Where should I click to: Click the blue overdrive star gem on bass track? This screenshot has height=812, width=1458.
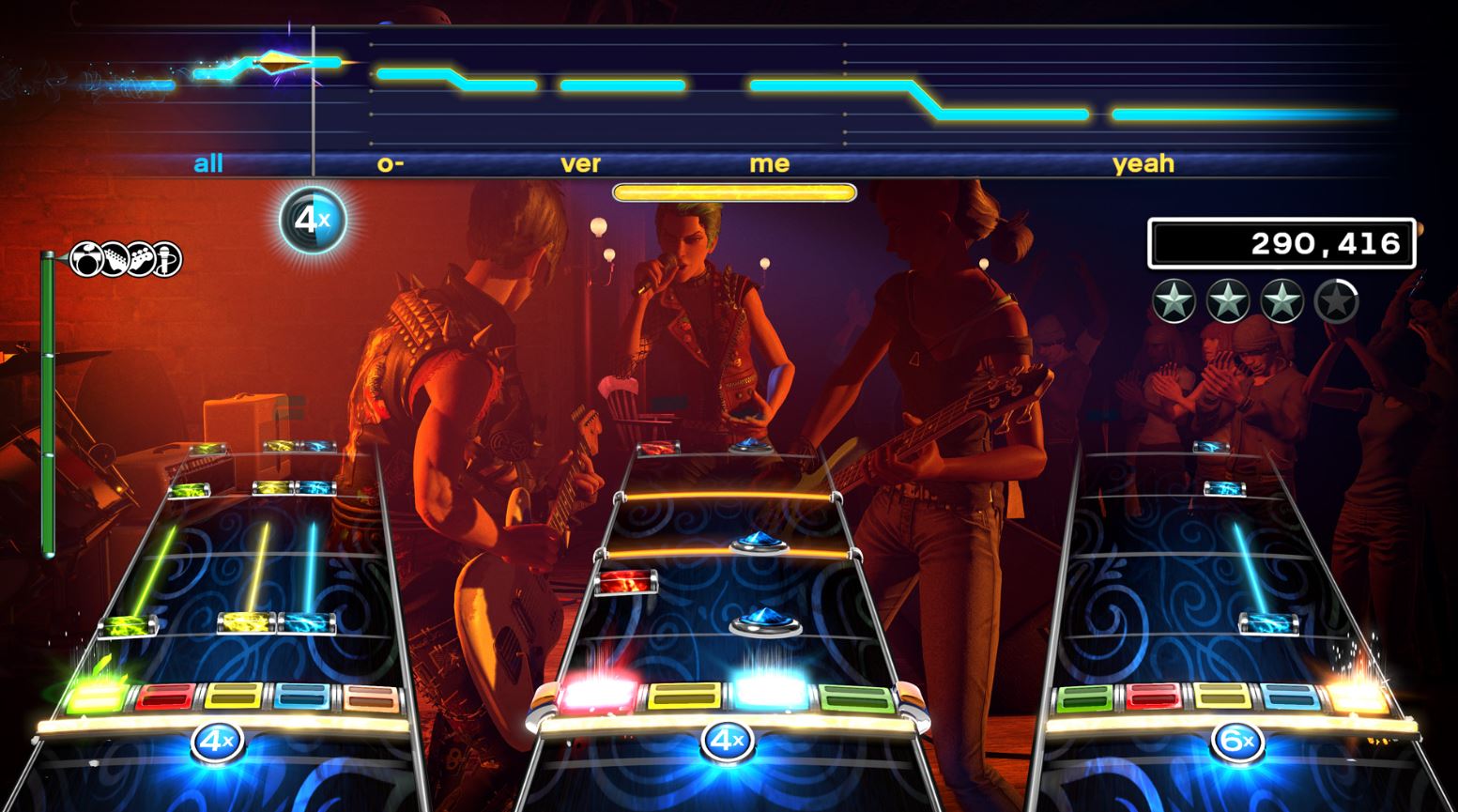click(760, 543)
